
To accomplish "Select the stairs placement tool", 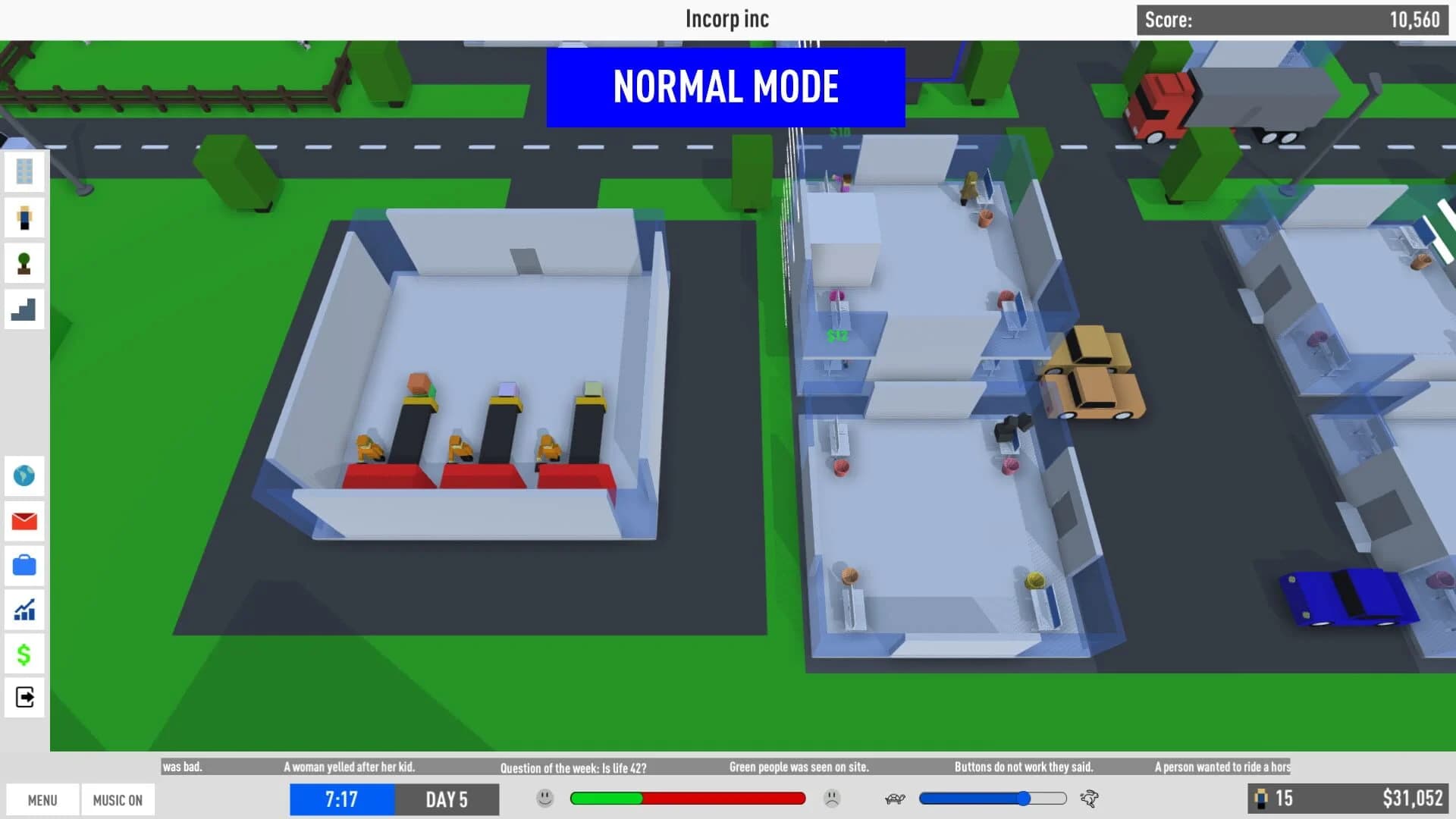I will click(24, 309).
